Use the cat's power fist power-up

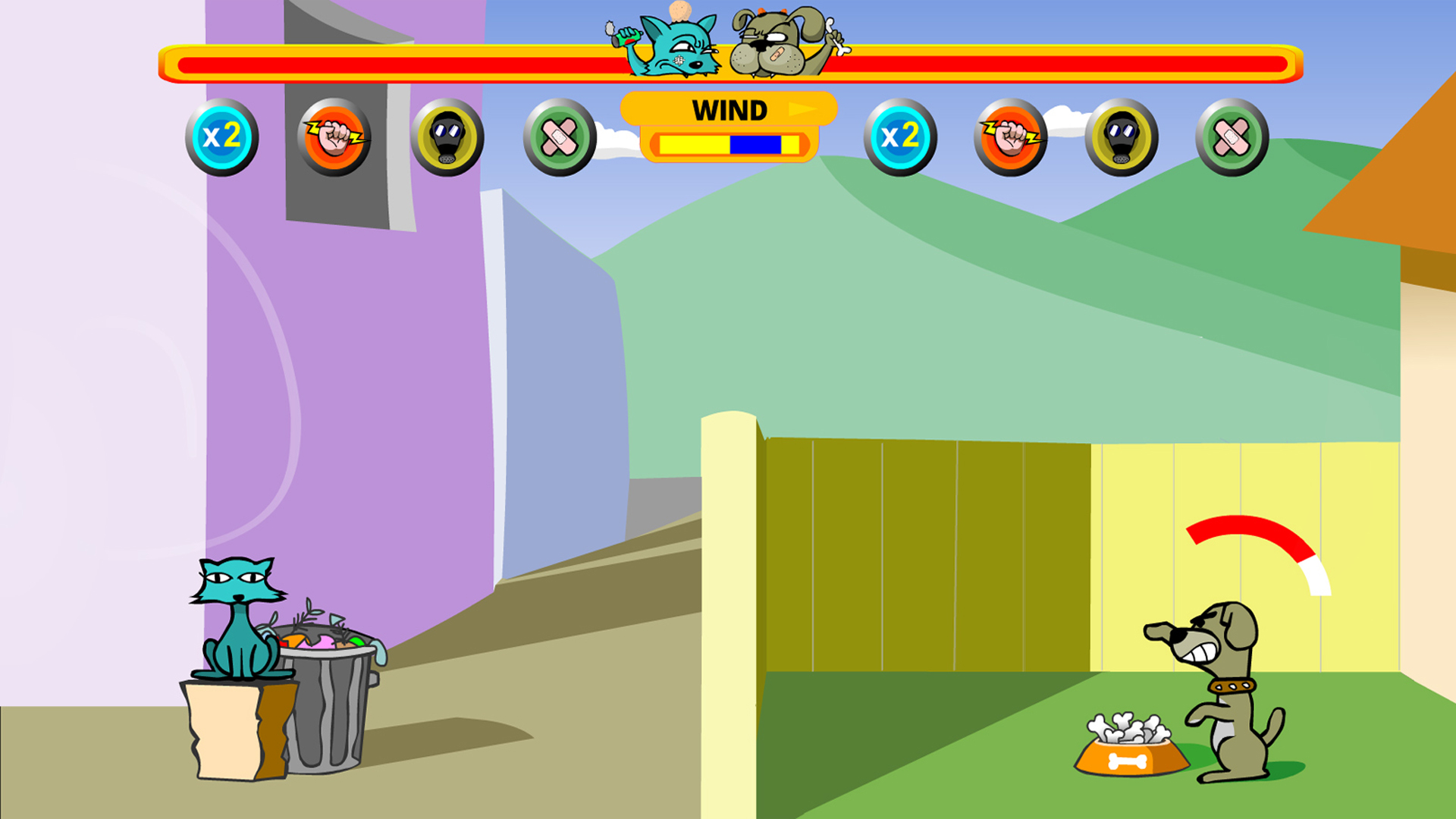334,137
